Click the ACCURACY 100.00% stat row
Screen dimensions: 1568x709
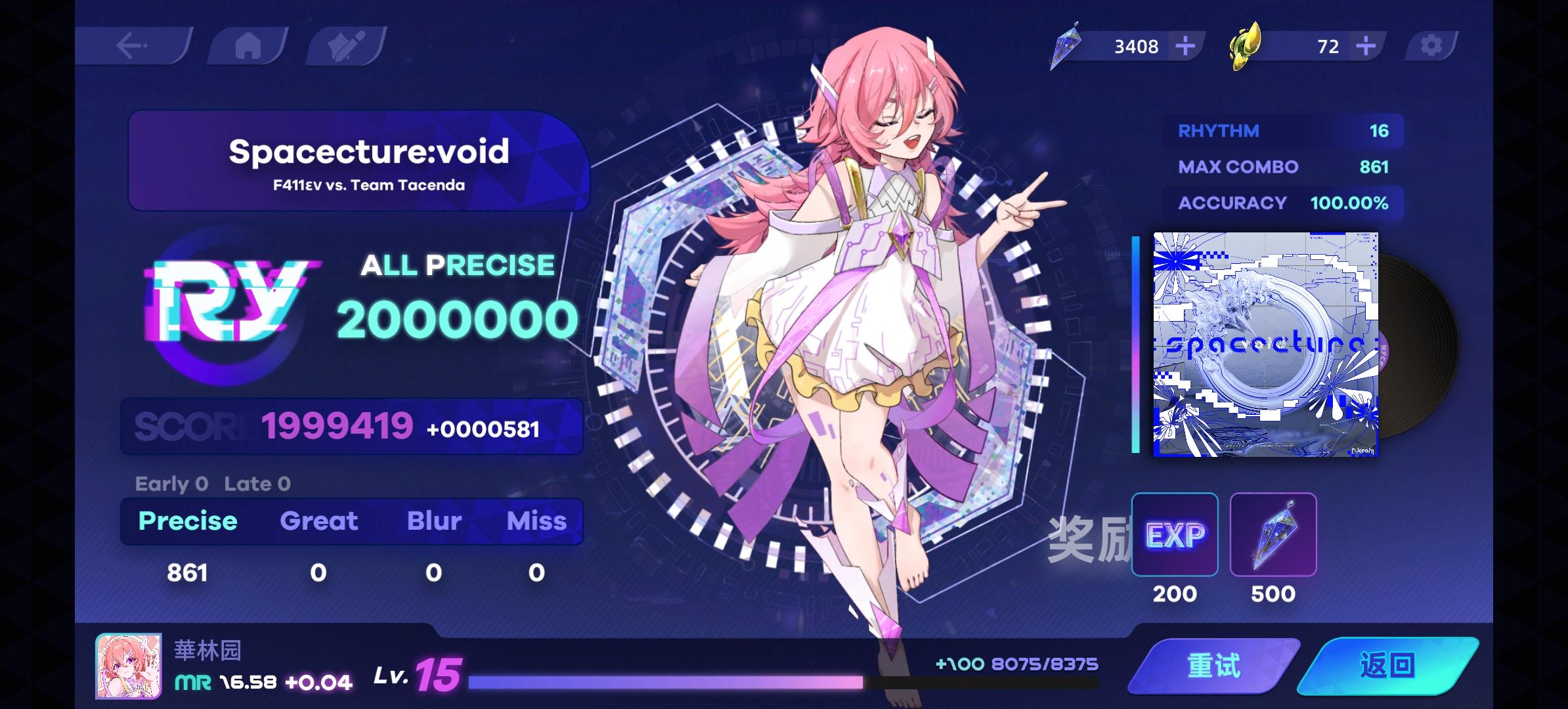coord(1280,203)
